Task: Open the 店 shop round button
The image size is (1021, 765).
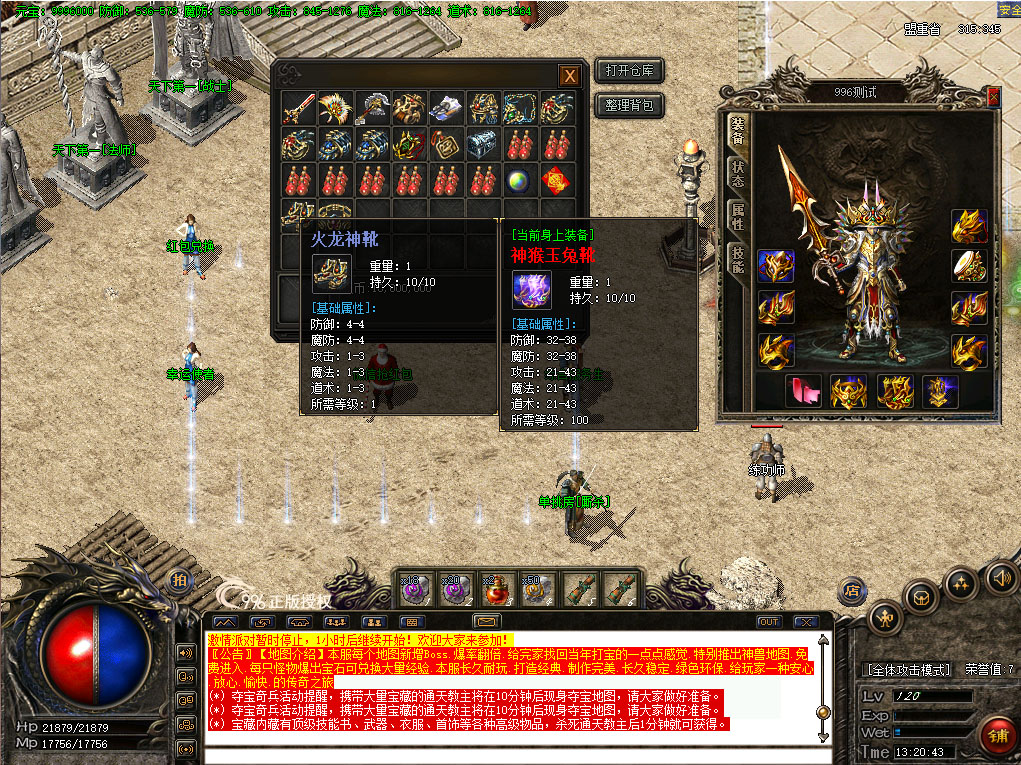Action: (x=852, y=590)
